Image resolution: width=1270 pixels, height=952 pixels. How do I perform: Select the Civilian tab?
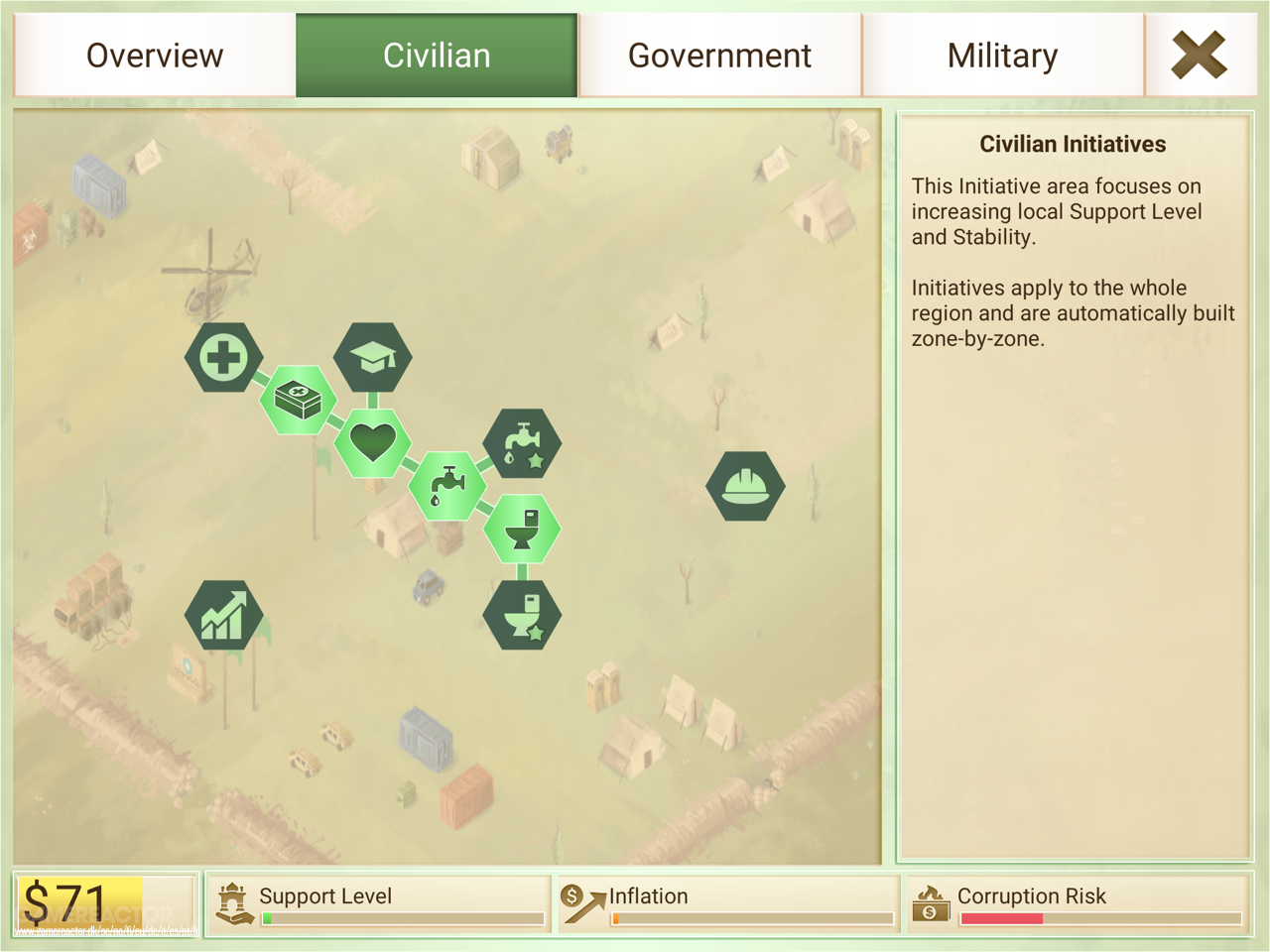(437, 56)
